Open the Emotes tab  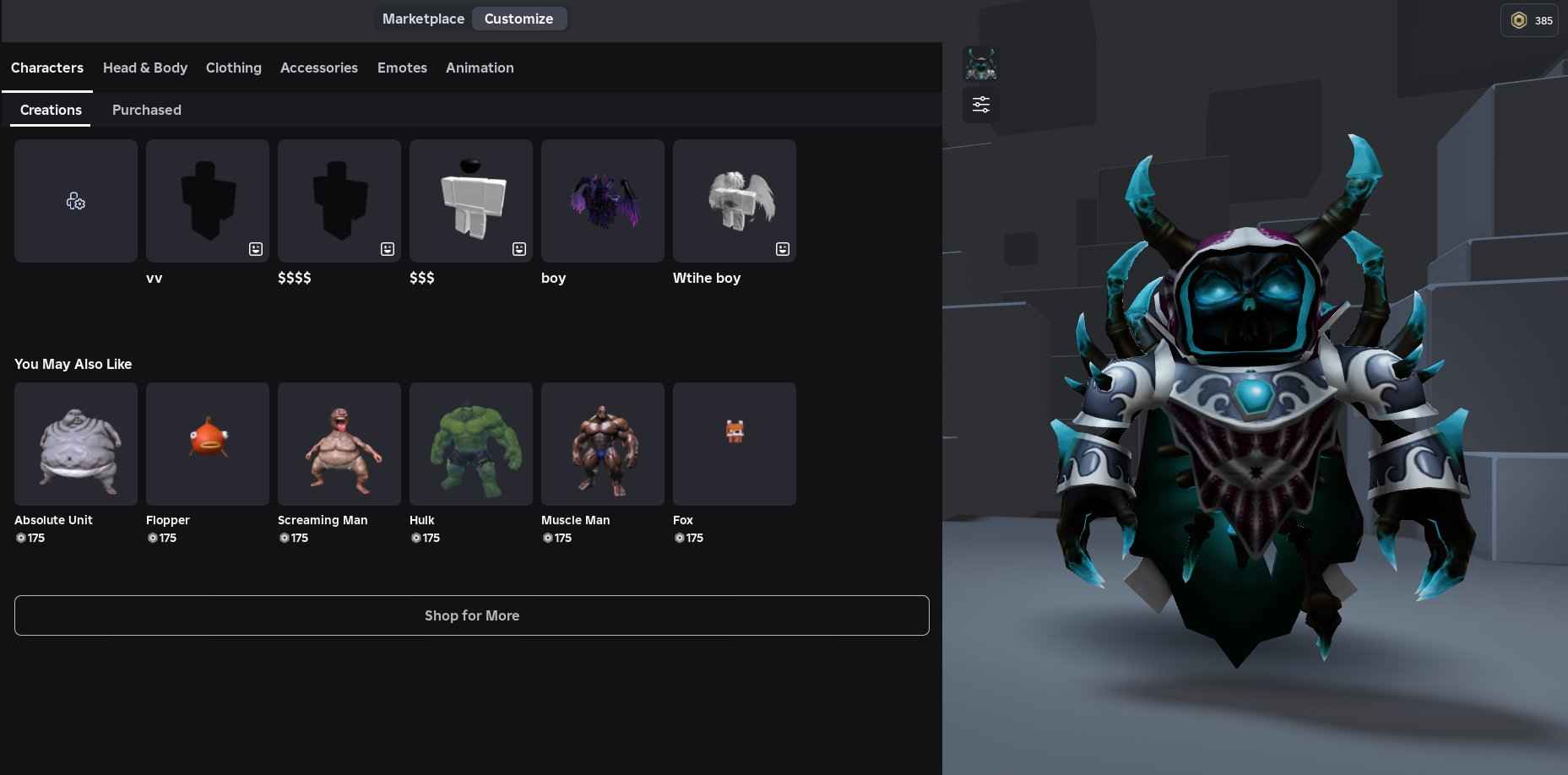[x=402, y=68]
